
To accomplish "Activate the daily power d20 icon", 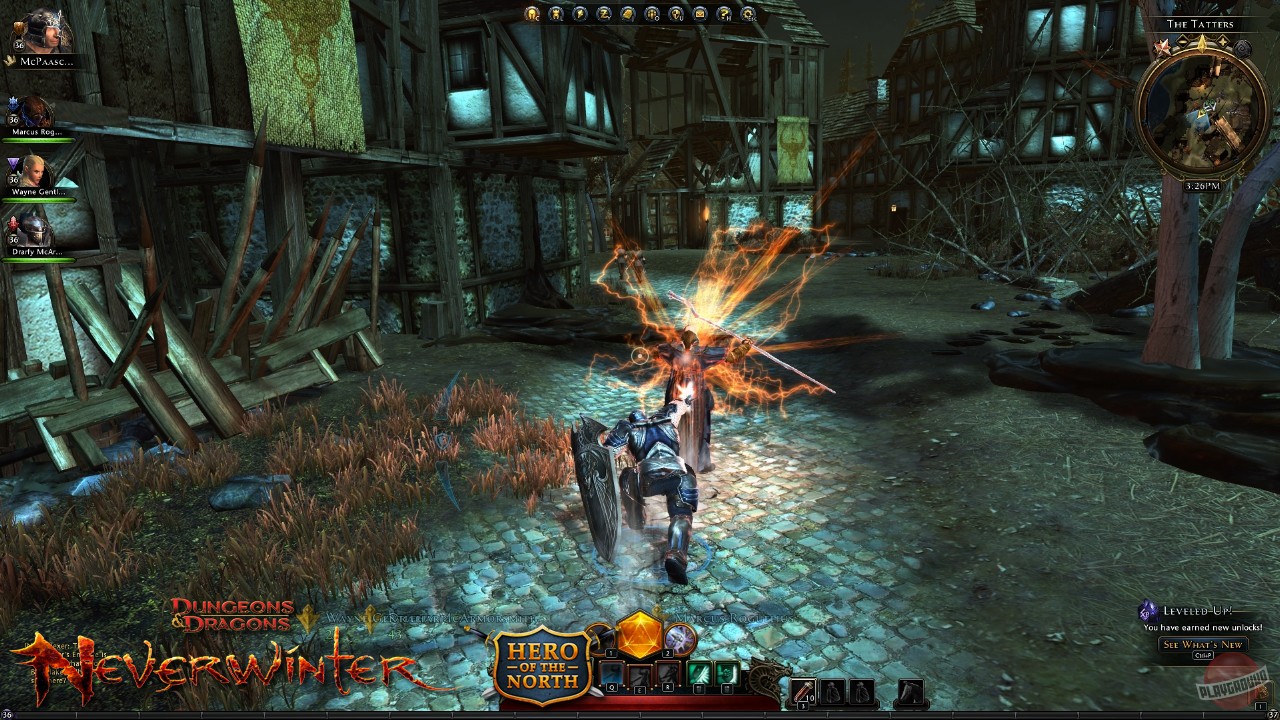I will click(x=639, y=637).
